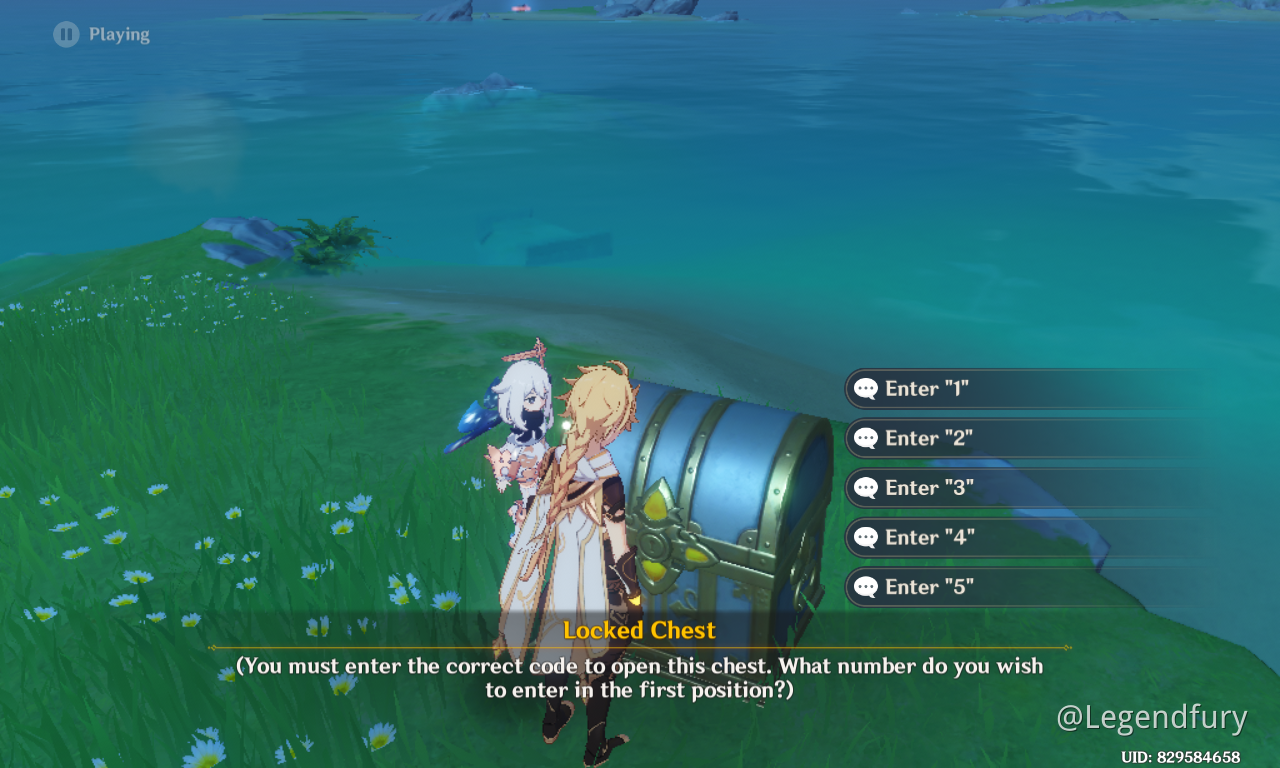The width and height of the screenshot is (1280, 768).
Task: Click the dialogue prompt text to continue
Action: (x=640, y=675)
